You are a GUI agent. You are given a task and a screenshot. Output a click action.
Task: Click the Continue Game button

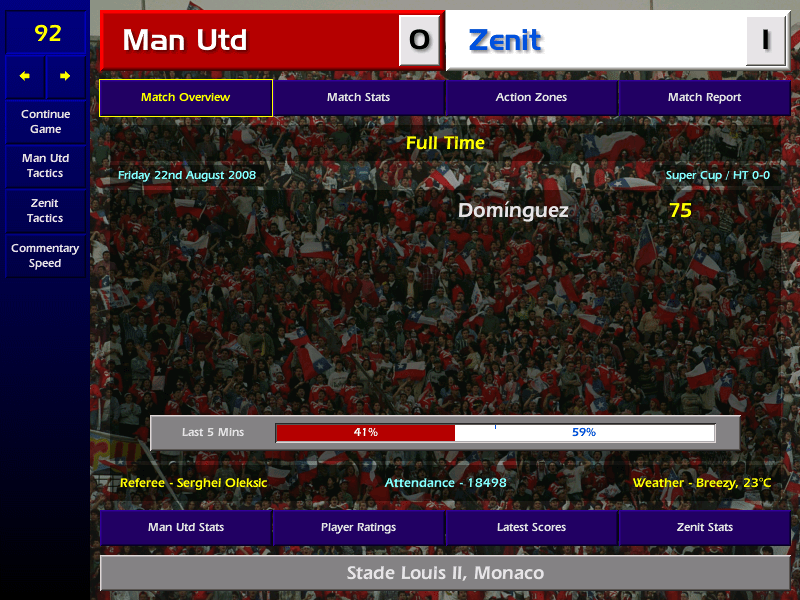click(x=45, y=122)
